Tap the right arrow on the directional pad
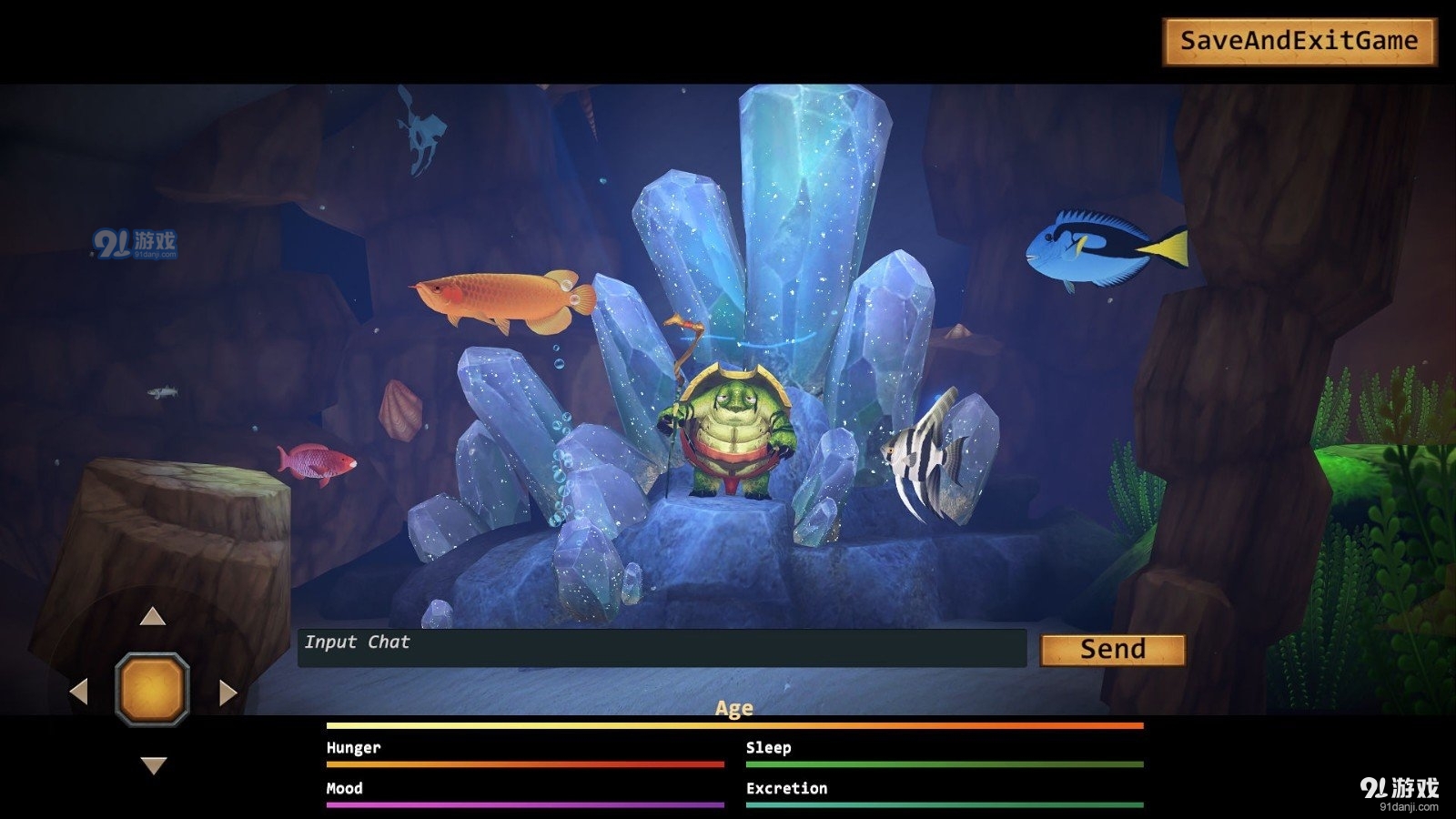The width and height of the screenshot is (1456, 819). 227,693
